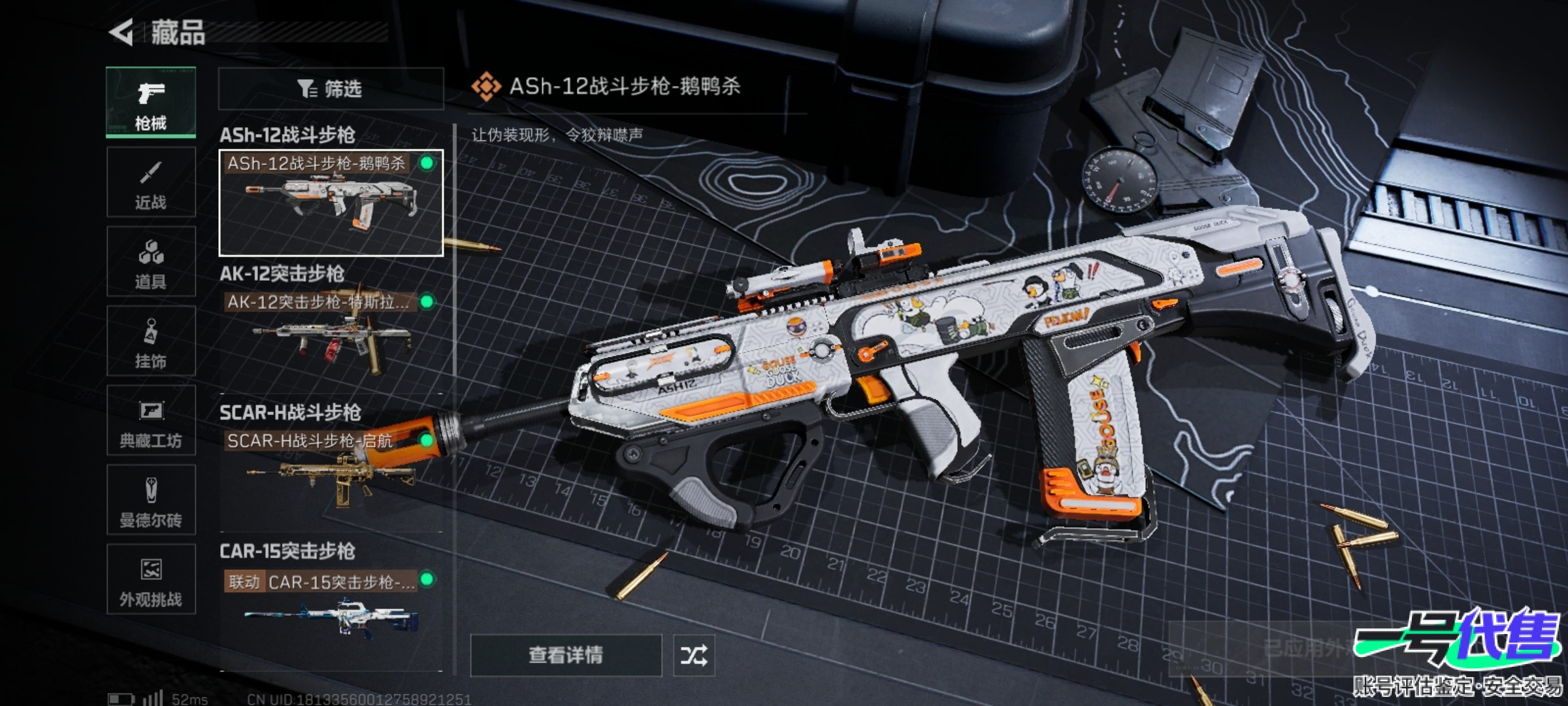Go back using the arrow beside 藏品

pos(122,33)
